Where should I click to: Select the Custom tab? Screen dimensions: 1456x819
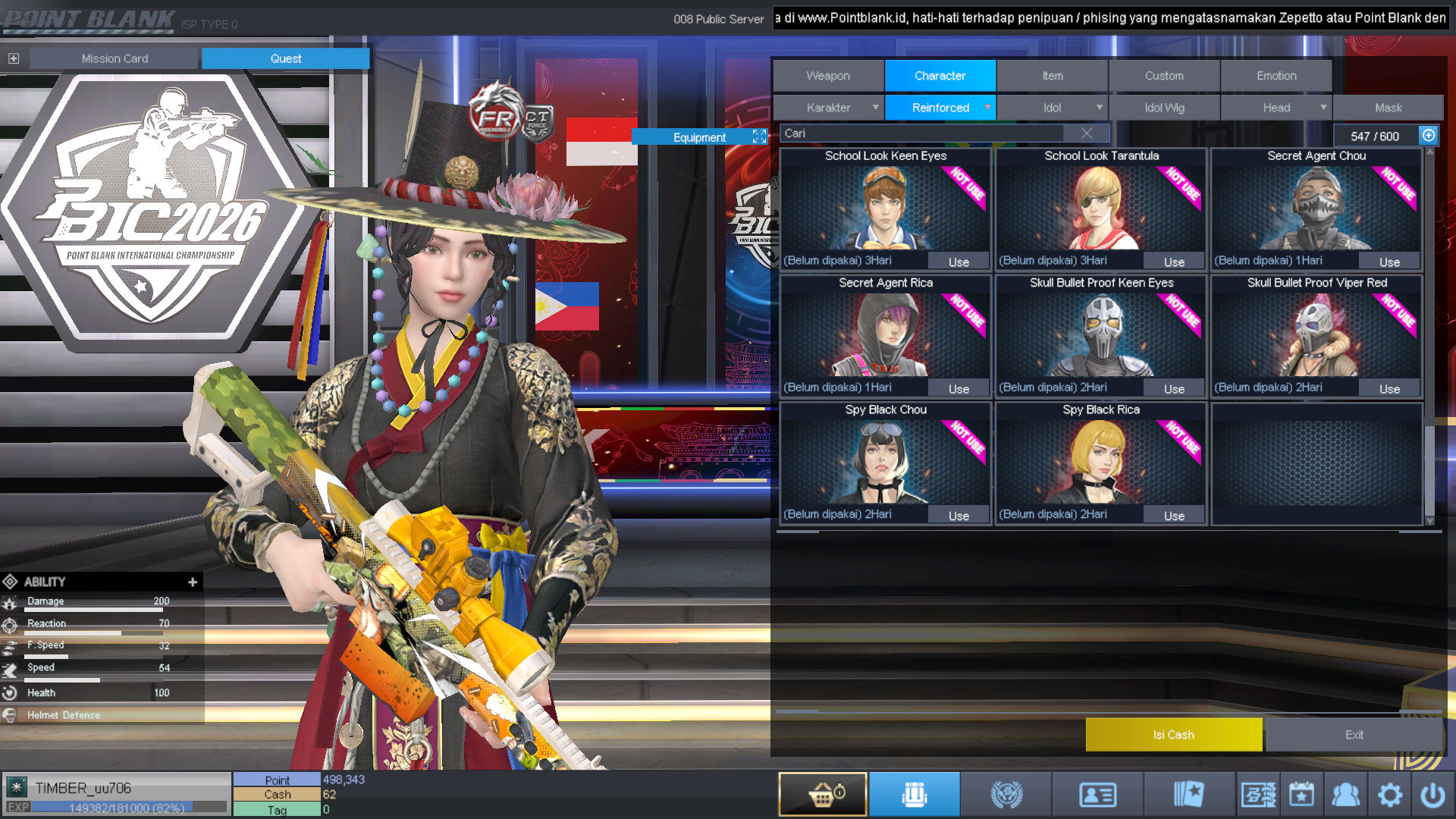(1164, 76)
